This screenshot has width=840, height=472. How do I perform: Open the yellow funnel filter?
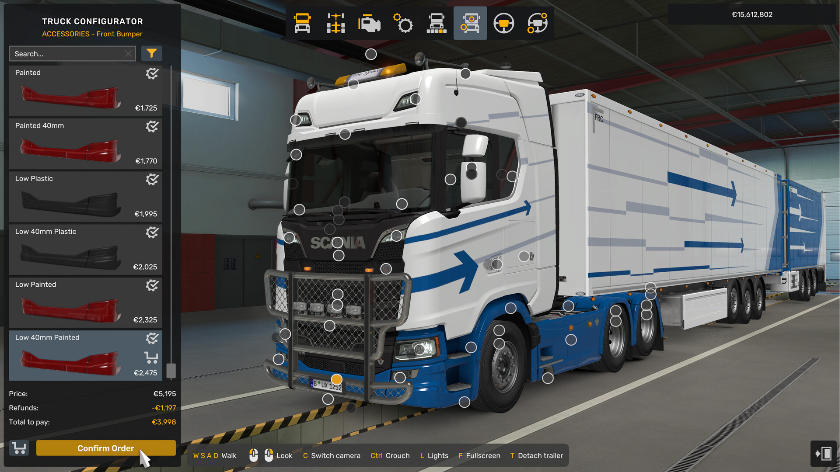[151, 54]
